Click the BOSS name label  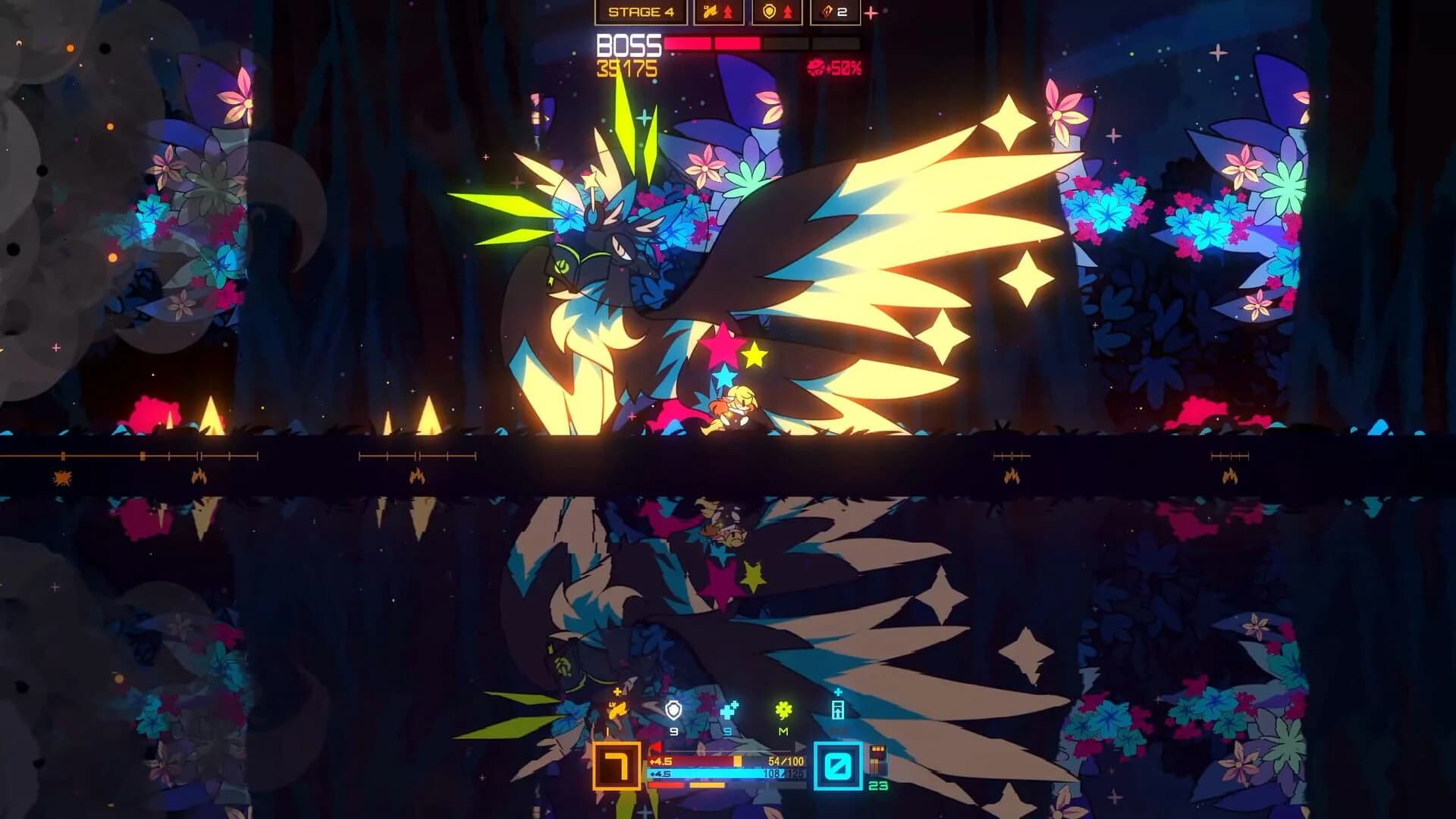[x=629, y=44]
